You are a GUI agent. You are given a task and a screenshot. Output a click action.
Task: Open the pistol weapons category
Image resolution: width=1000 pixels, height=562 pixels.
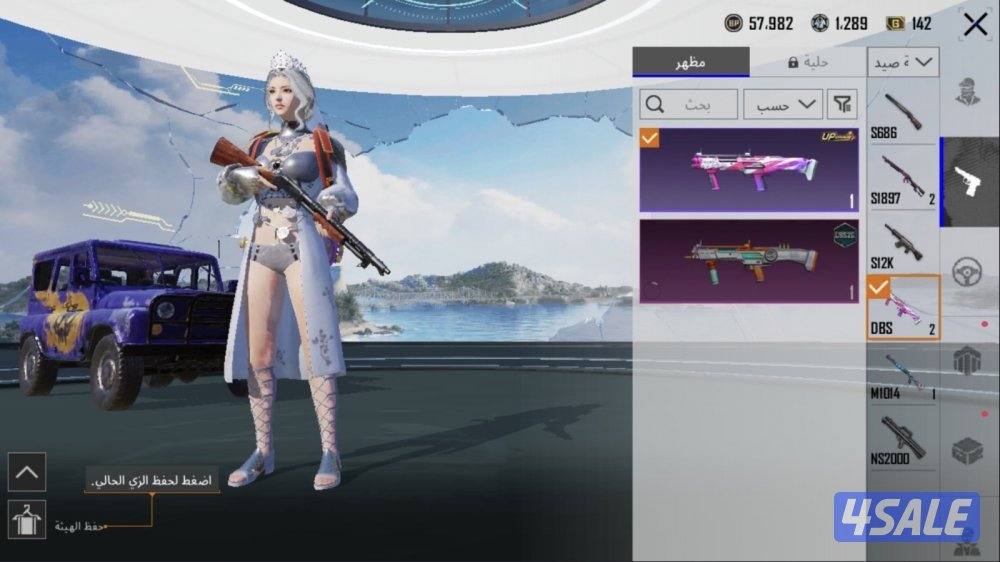point(970,182)
